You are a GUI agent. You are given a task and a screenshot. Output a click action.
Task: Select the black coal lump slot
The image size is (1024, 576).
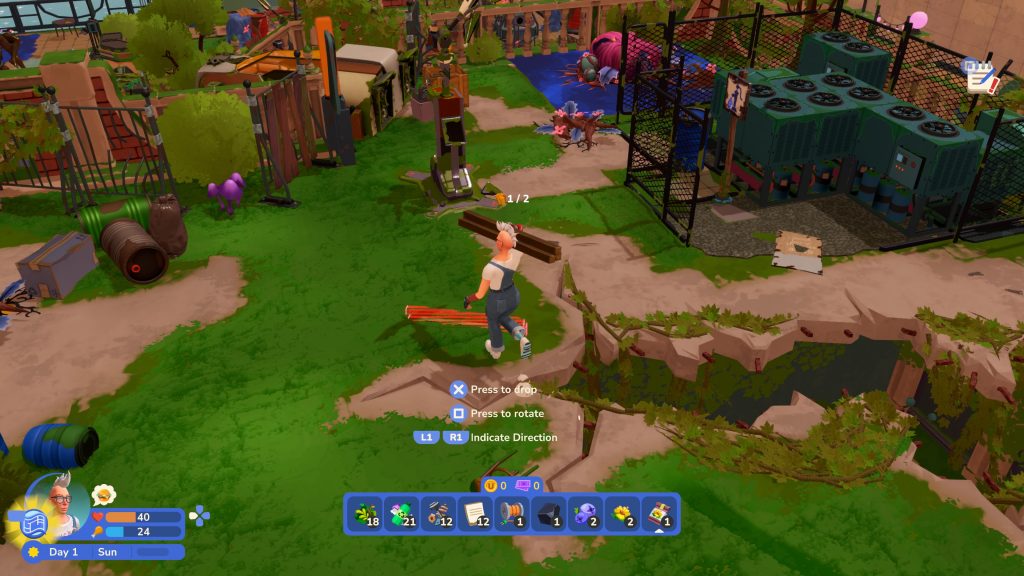coord(548,514)
